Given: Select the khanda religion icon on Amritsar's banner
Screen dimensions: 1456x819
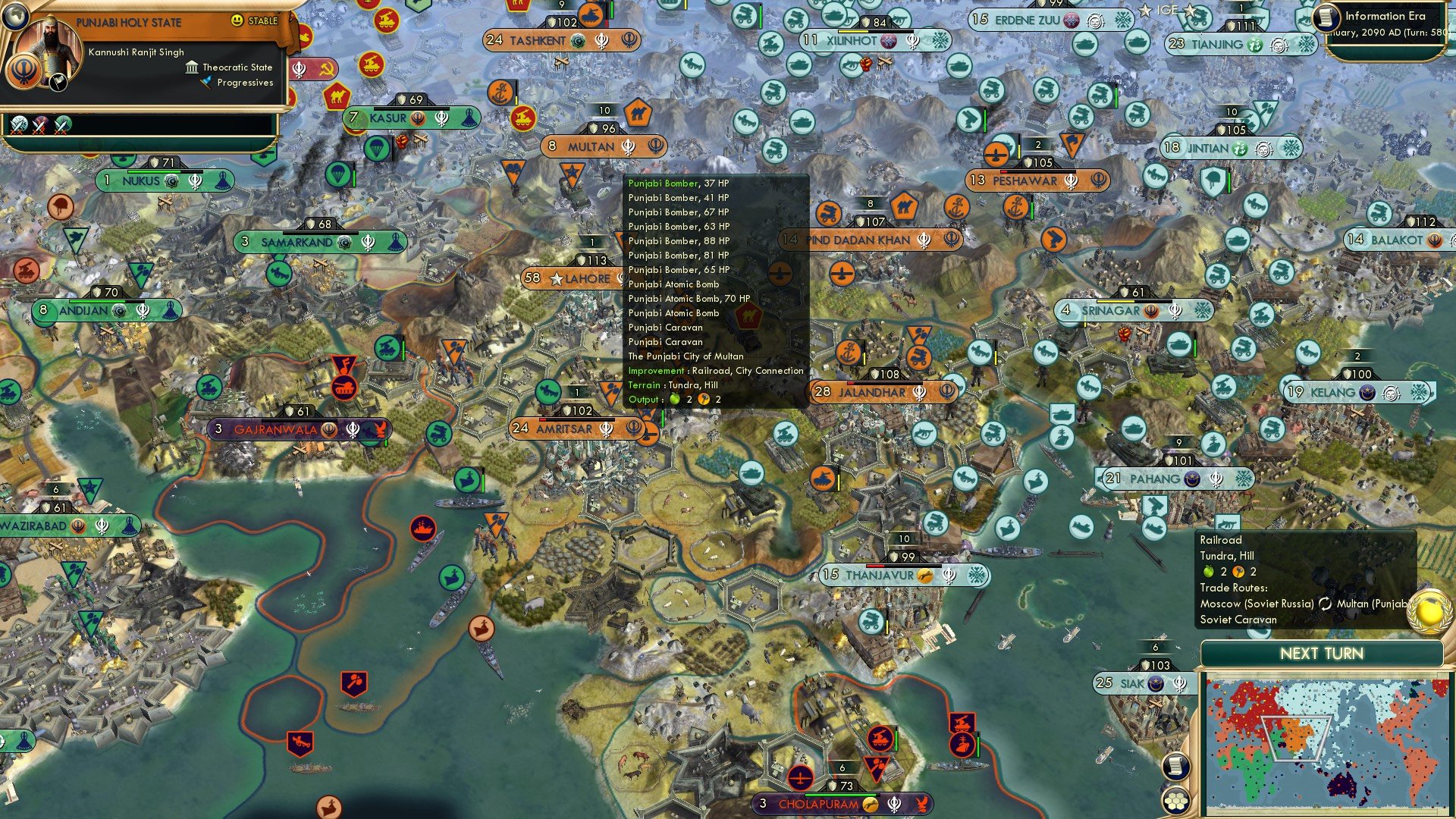Looking at the screenshot, I should (607, 428).
